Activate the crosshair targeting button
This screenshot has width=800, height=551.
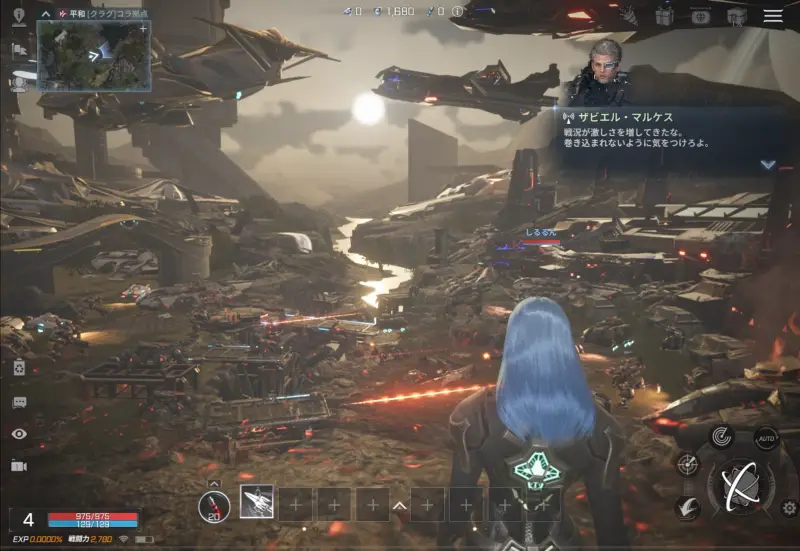687,463
